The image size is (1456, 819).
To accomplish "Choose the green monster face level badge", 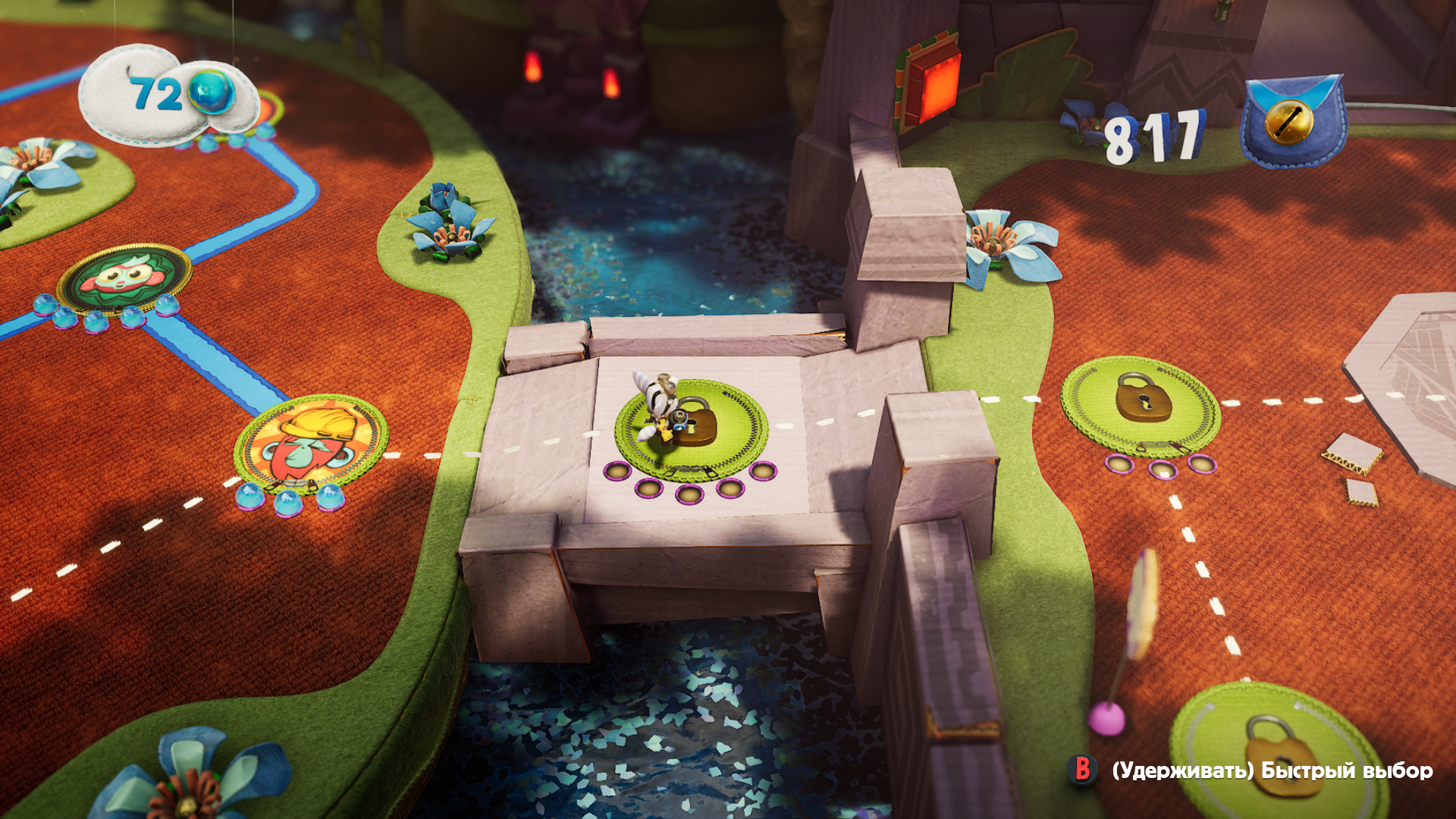I will [124, 278].
